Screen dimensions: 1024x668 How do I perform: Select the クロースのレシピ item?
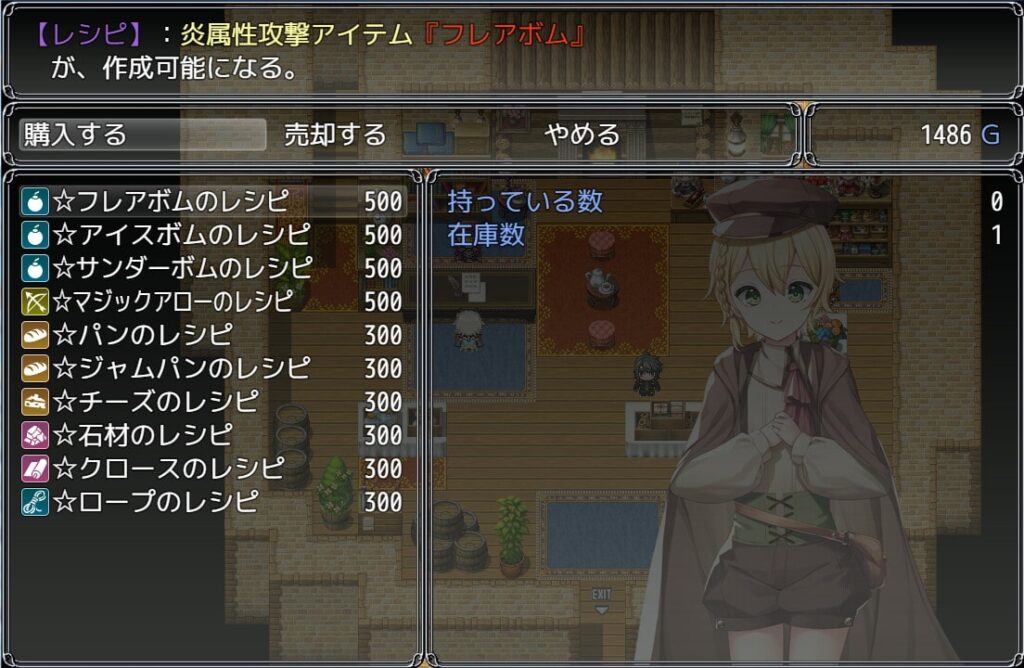[x=212, y=468]
